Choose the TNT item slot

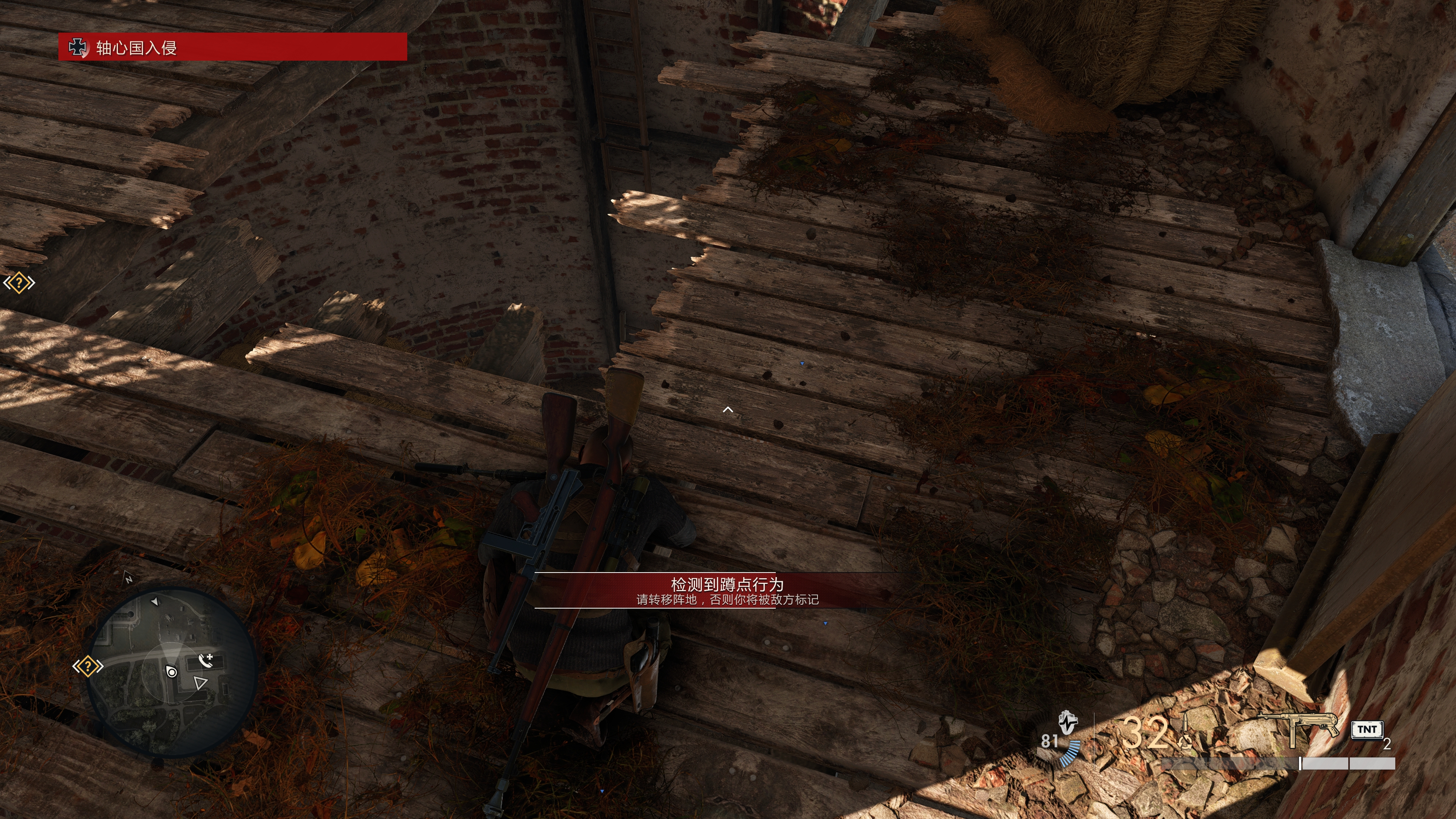(x=1367, y=729)
